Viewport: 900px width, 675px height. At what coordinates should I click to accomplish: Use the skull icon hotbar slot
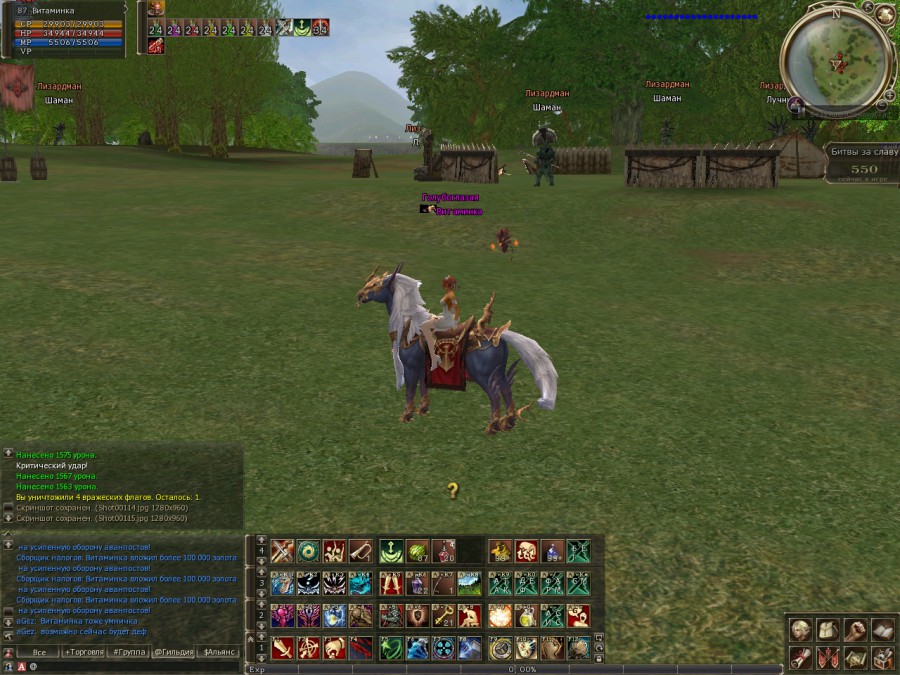(x=526, y=551)
